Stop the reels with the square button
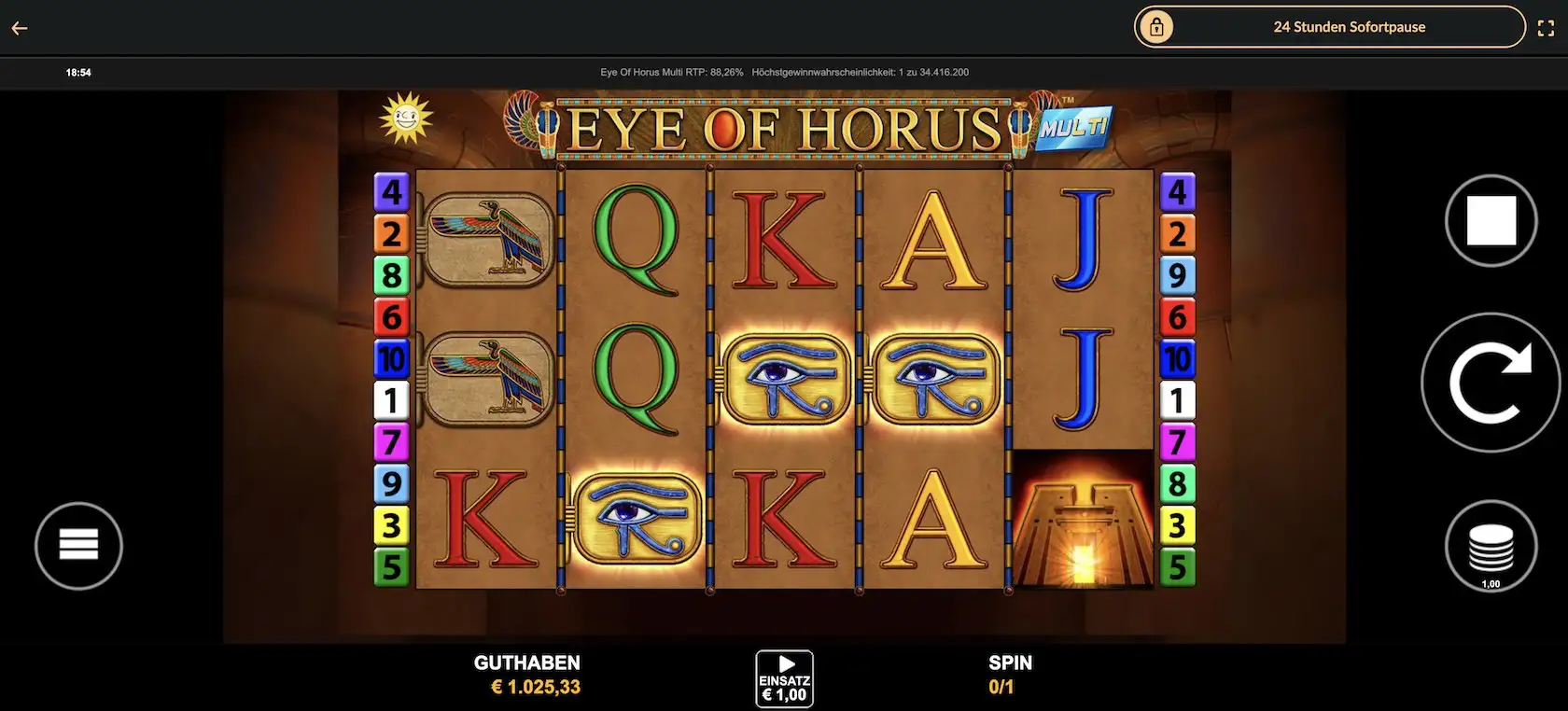 tap(1491, 221)
